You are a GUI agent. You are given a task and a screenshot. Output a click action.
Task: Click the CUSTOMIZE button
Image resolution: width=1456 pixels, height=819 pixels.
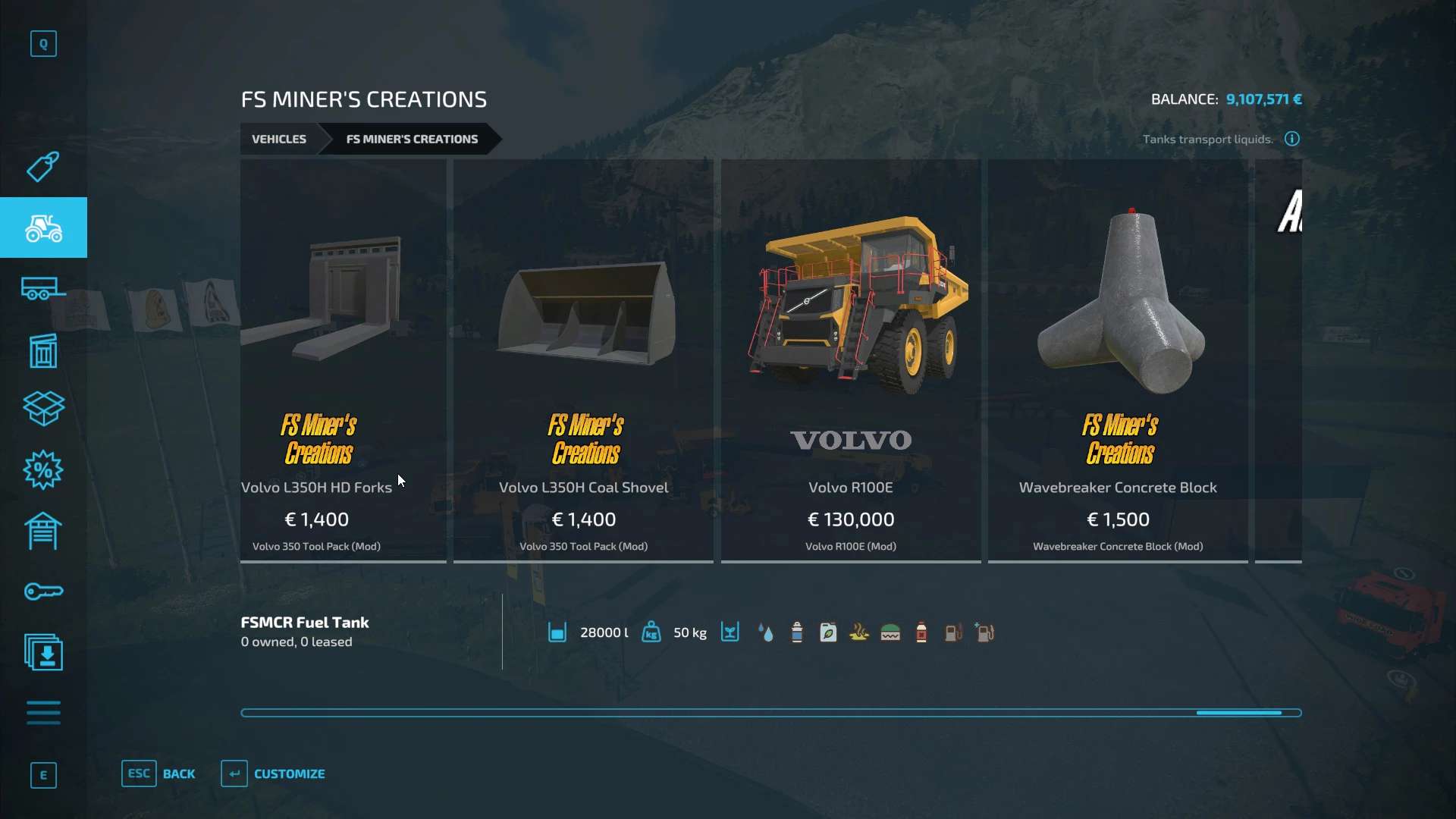click(x=273, y=773)
